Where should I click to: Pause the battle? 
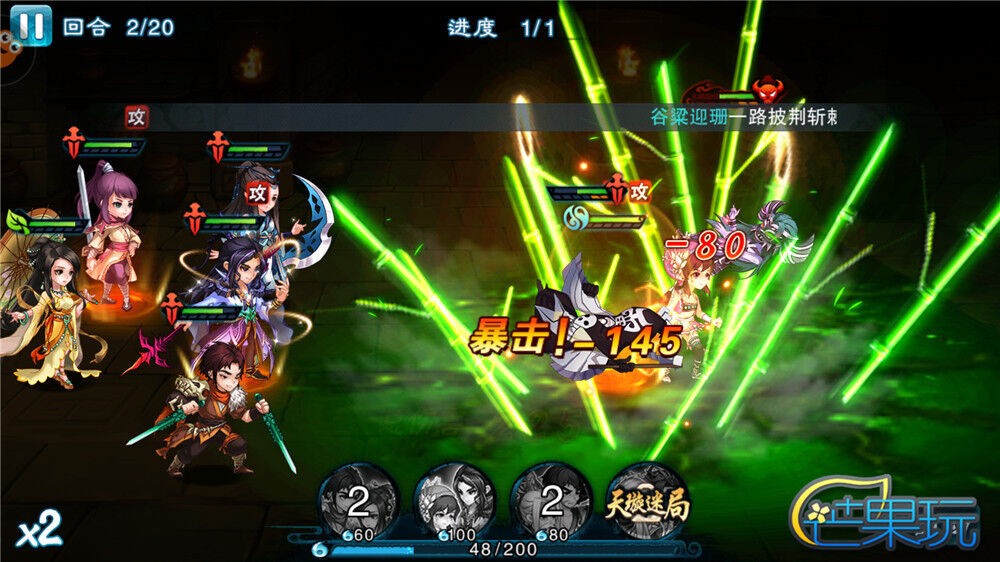(31, 24)
